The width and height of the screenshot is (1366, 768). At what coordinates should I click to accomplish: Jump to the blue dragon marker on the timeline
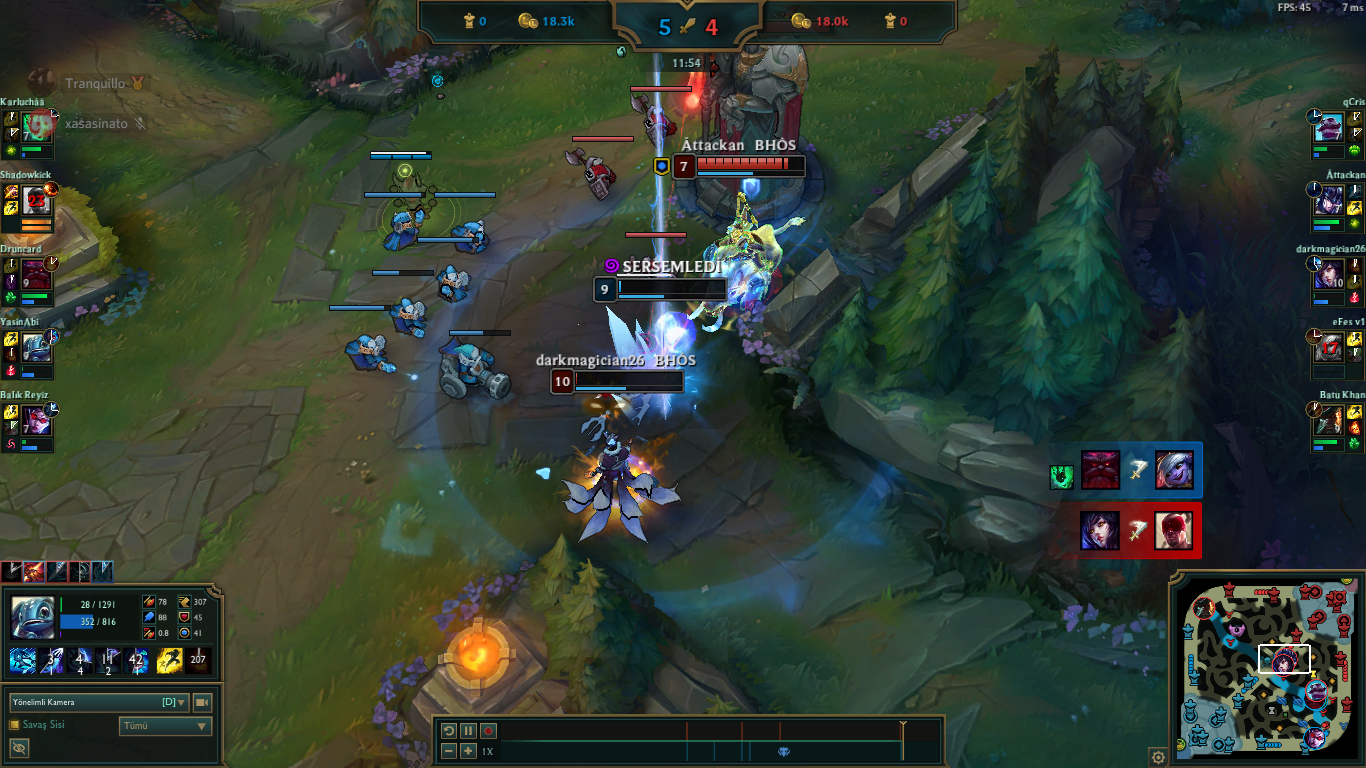tap(784, 751)
